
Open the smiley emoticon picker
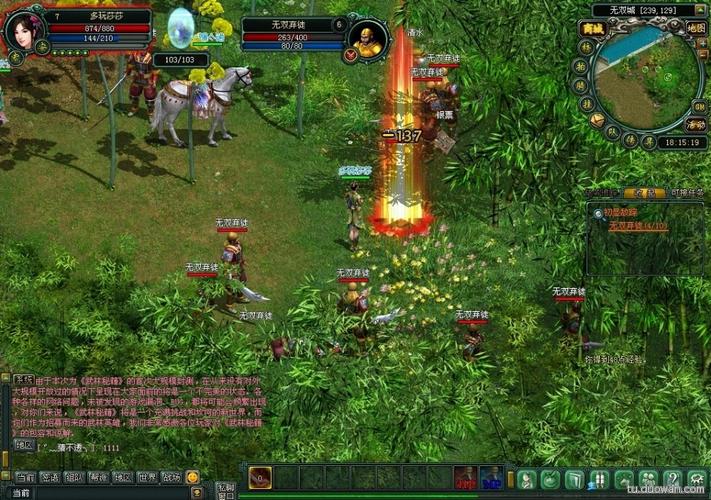(193, 478)
